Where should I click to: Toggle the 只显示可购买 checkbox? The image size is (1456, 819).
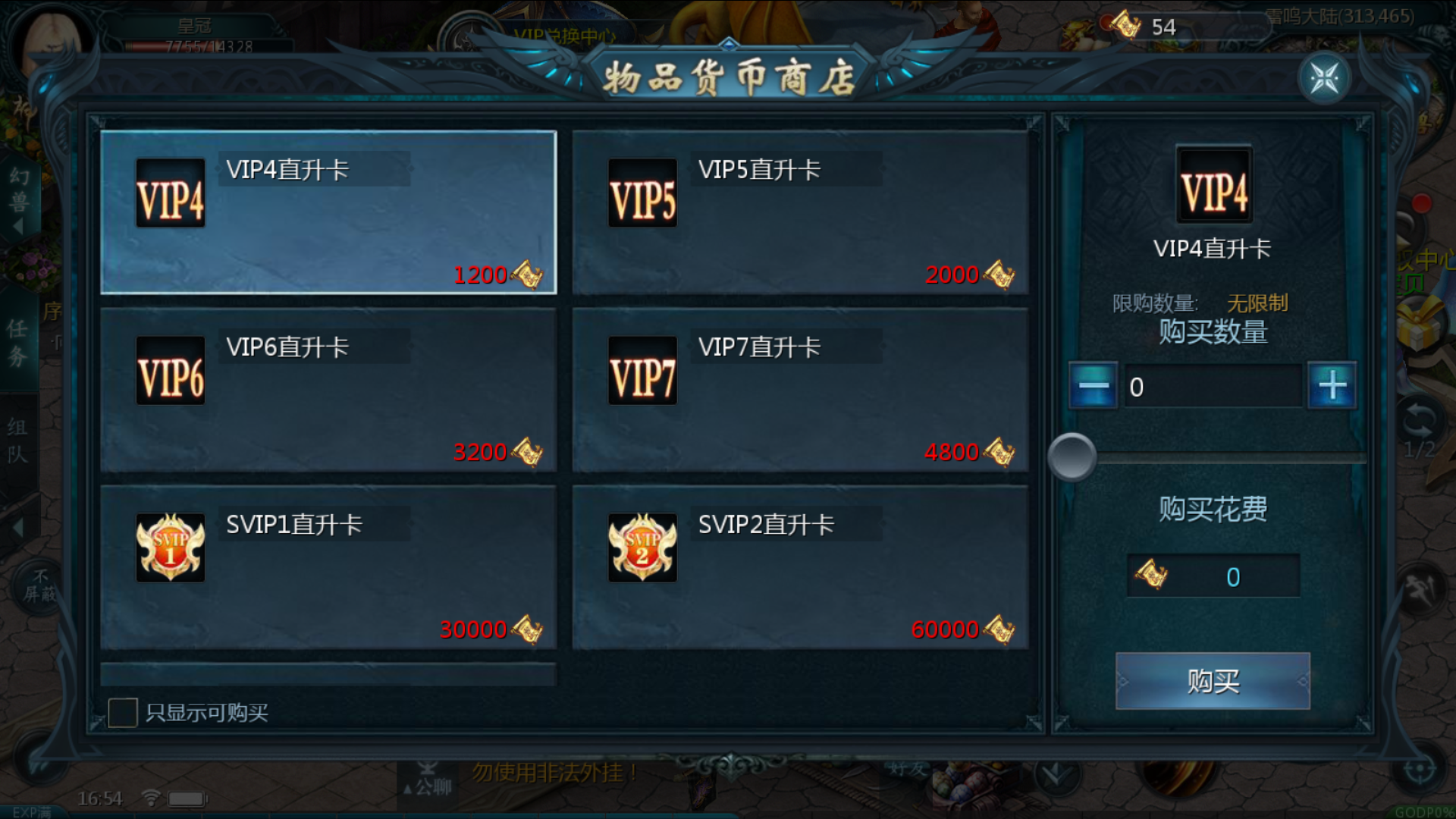(123, 713)
